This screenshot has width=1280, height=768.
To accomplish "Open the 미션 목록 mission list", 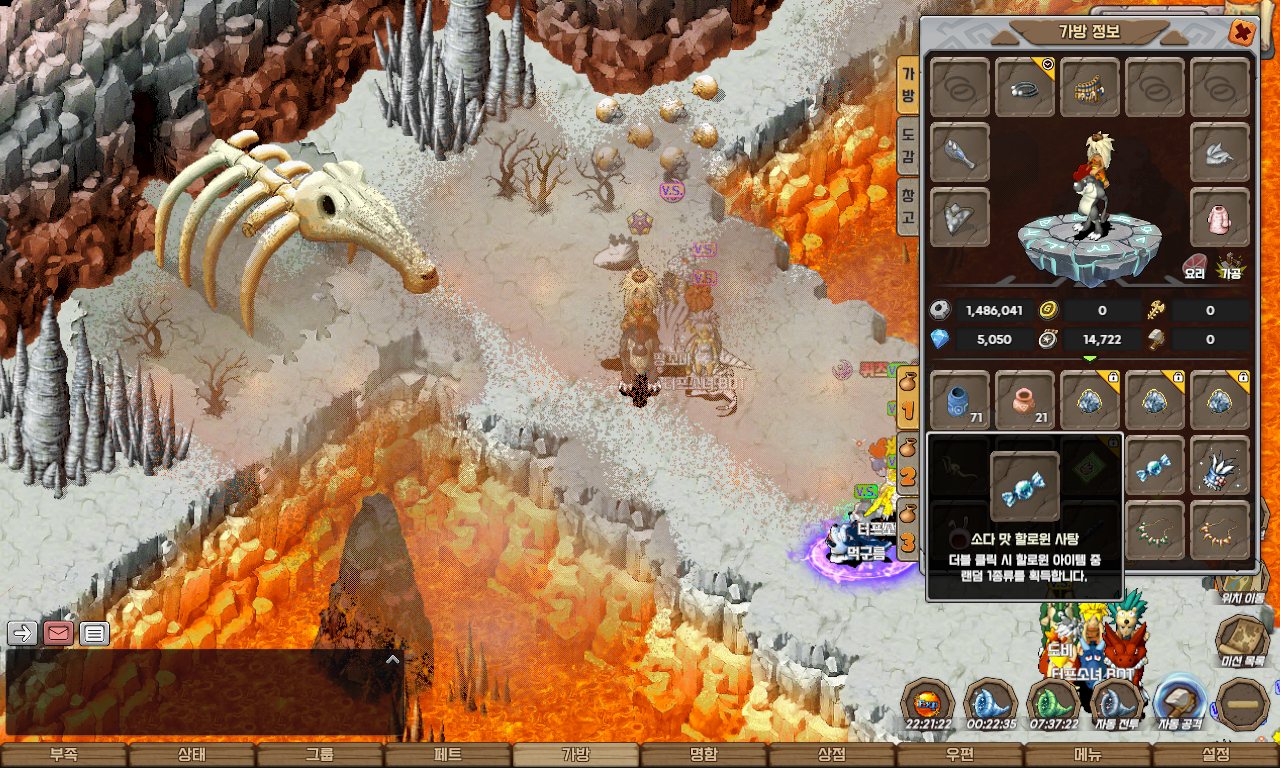I will [1242, 639].
